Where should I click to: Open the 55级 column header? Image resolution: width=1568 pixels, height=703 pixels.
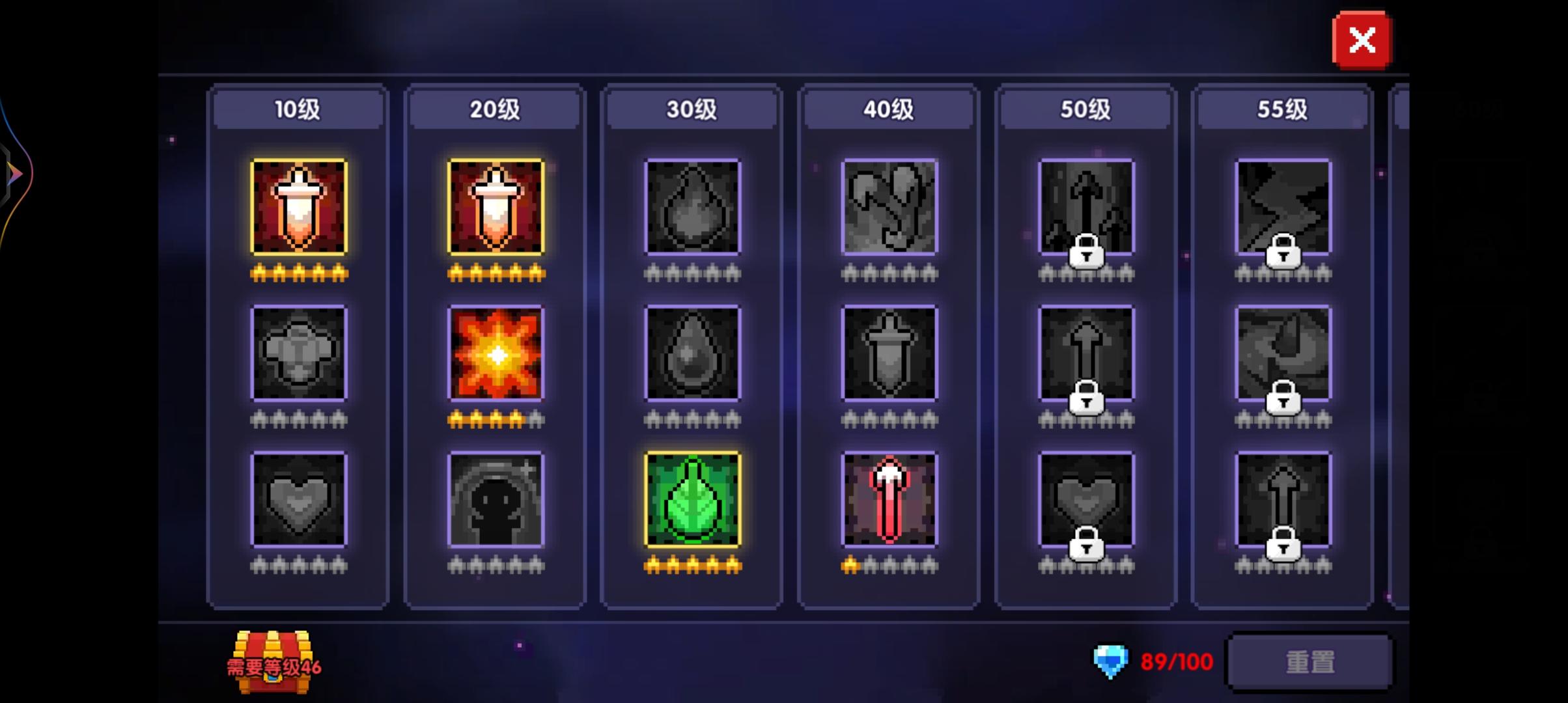[1281, 109]
